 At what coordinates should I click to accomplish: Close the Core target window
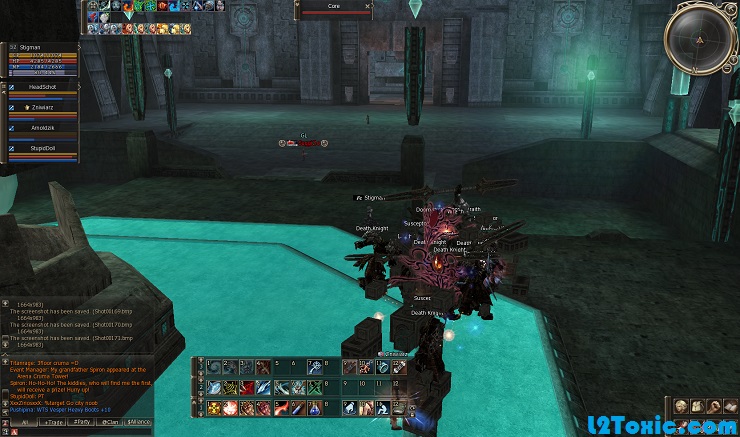(368, 6)
